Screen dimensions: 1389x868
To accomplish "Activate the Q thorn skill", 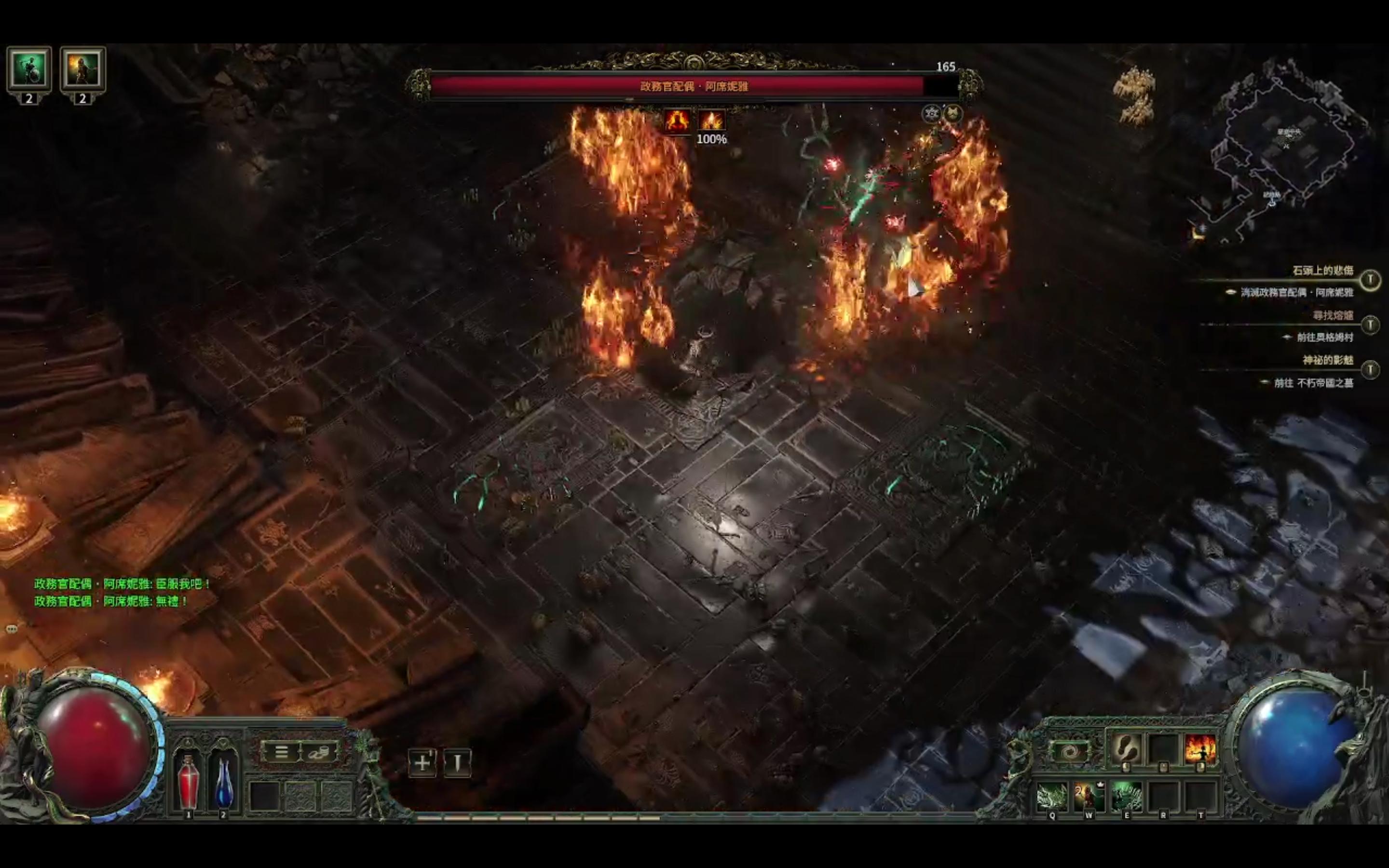I will pos(1053,796).
